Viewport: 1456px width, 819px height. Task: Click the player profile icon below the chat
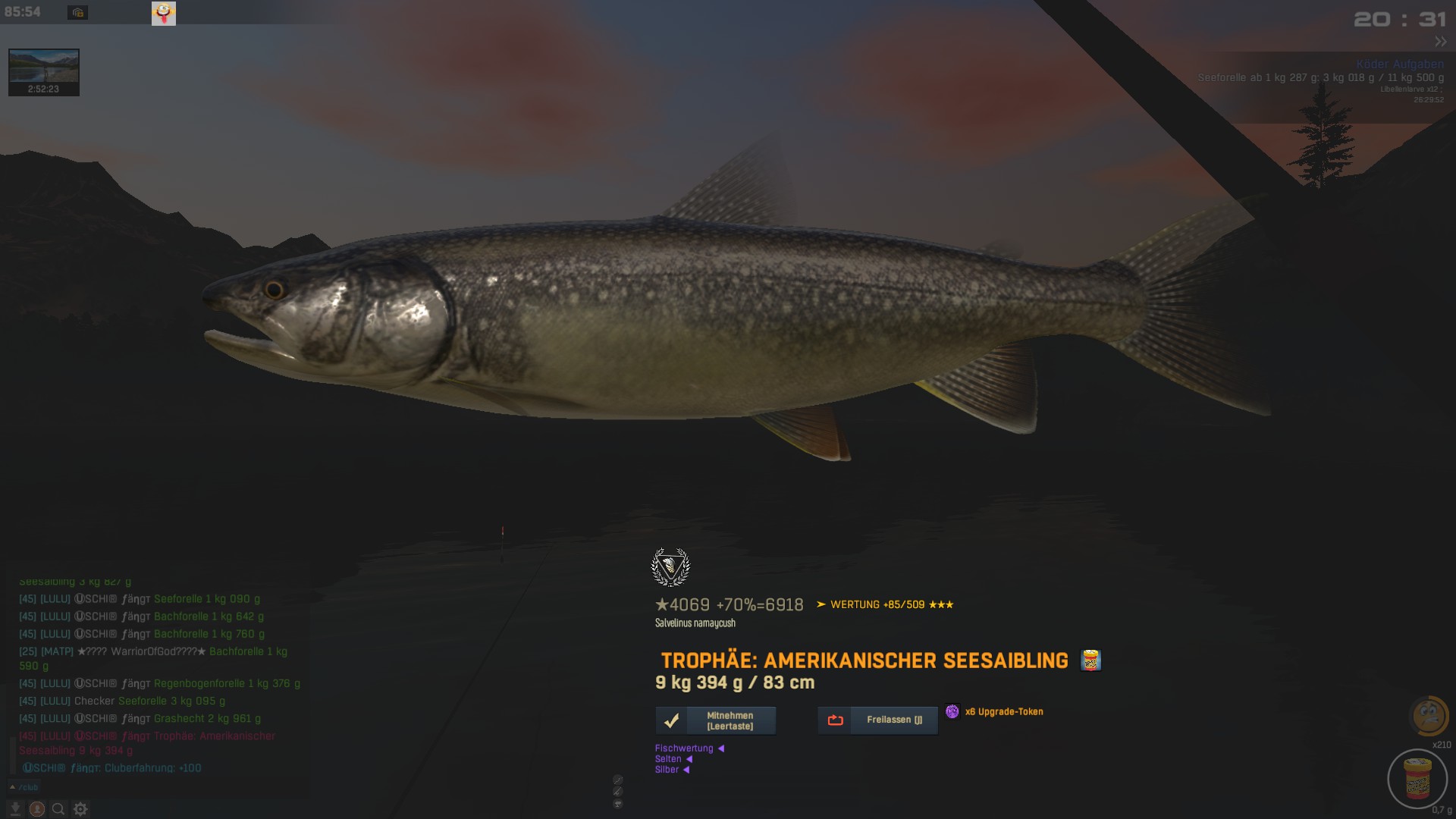coord(36,809)
